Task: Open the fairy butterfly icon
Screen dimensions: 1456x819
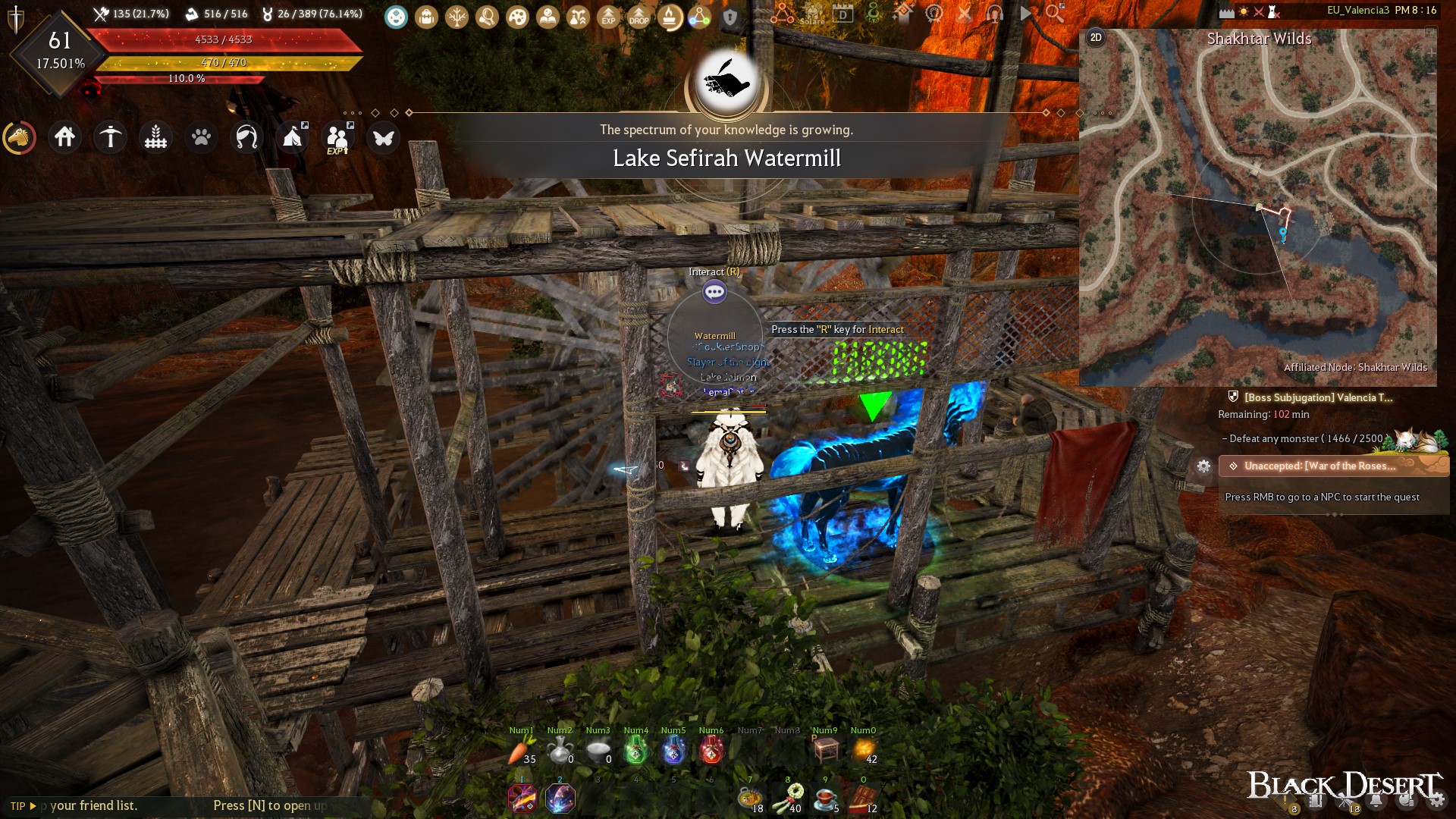Action: pyautogui.click(x=384, y=137)
